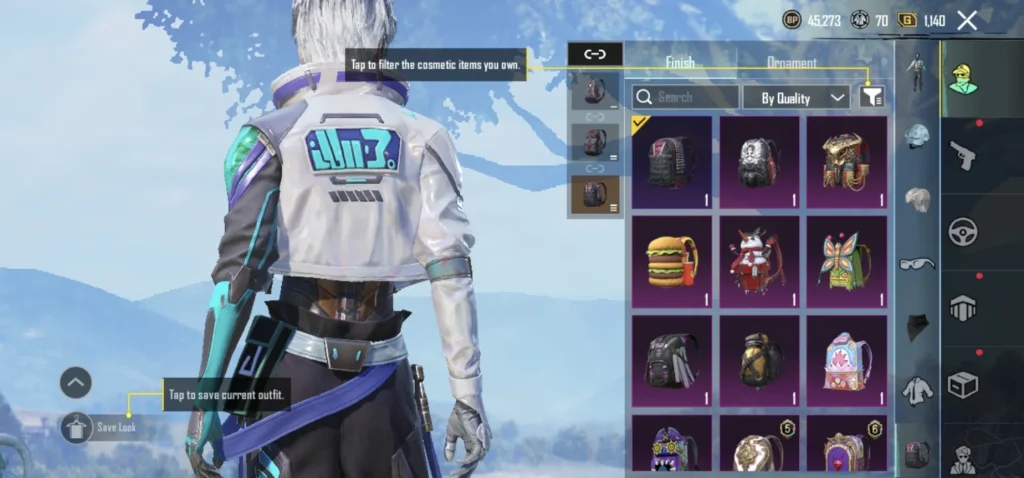
Task: Show the helmet skins category
Action: click(918, 137)
